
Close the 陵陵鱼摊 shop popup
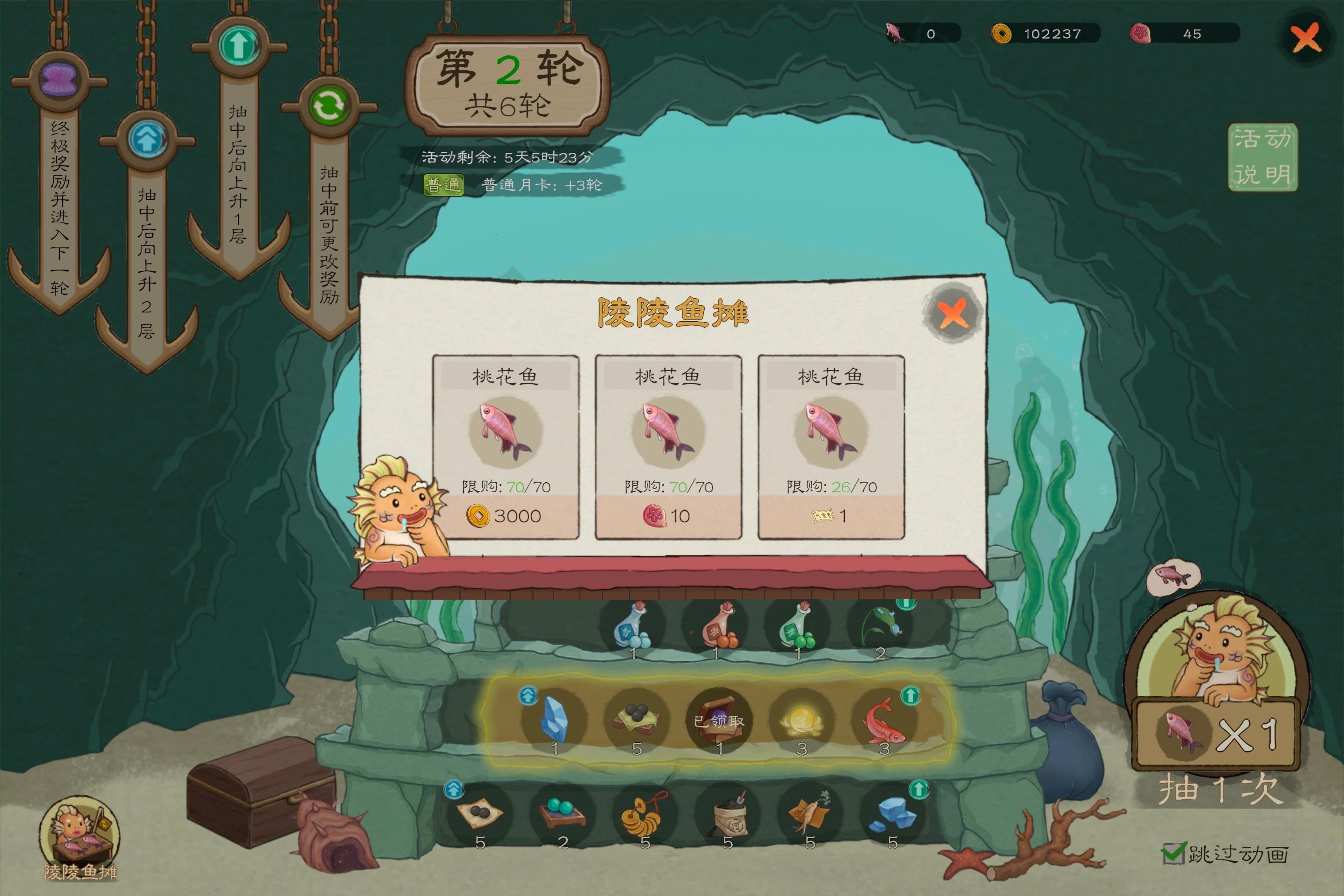(x=952, y=313)
